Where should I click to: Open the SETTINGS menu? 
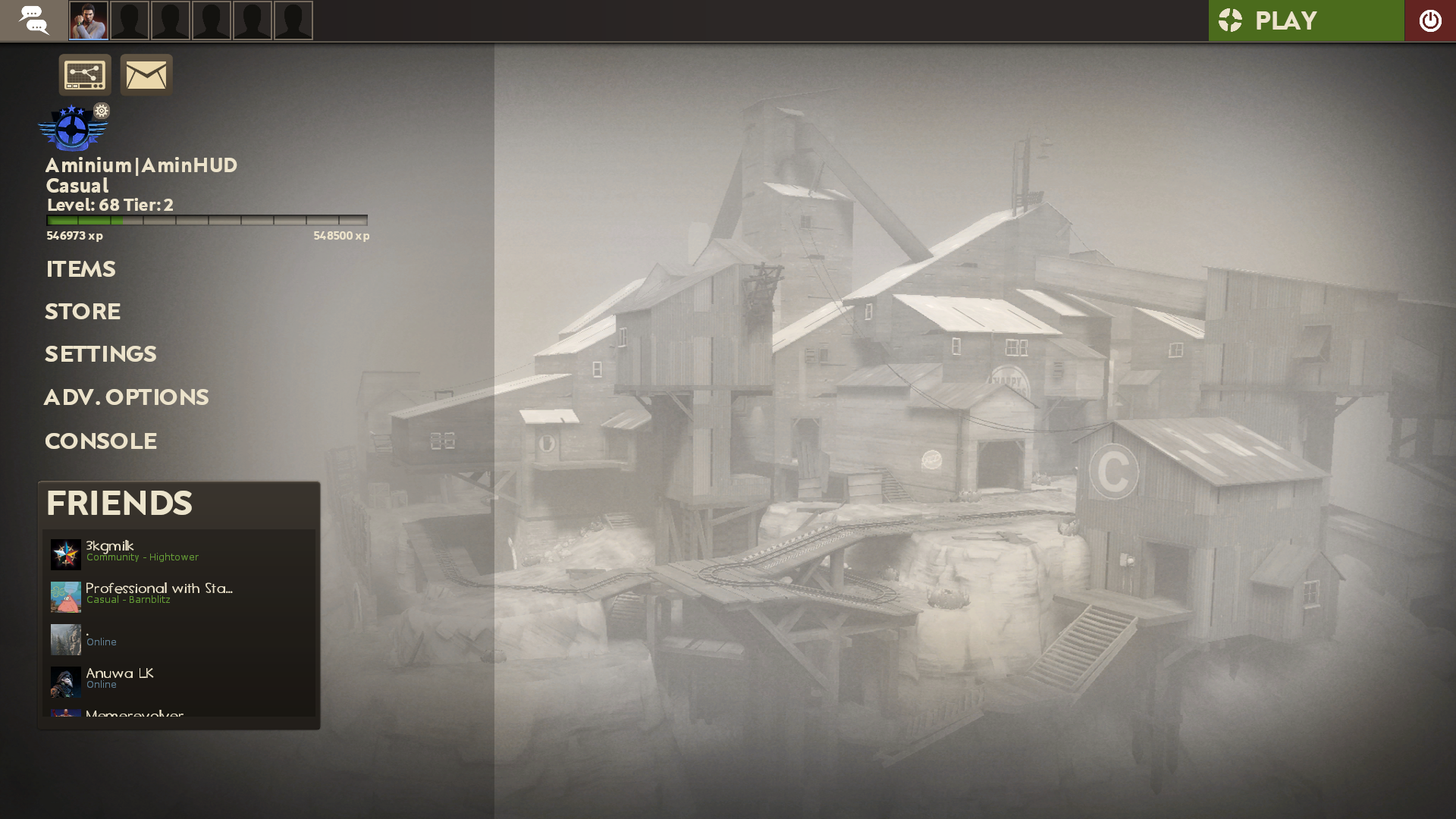click(x=100, y=353)
